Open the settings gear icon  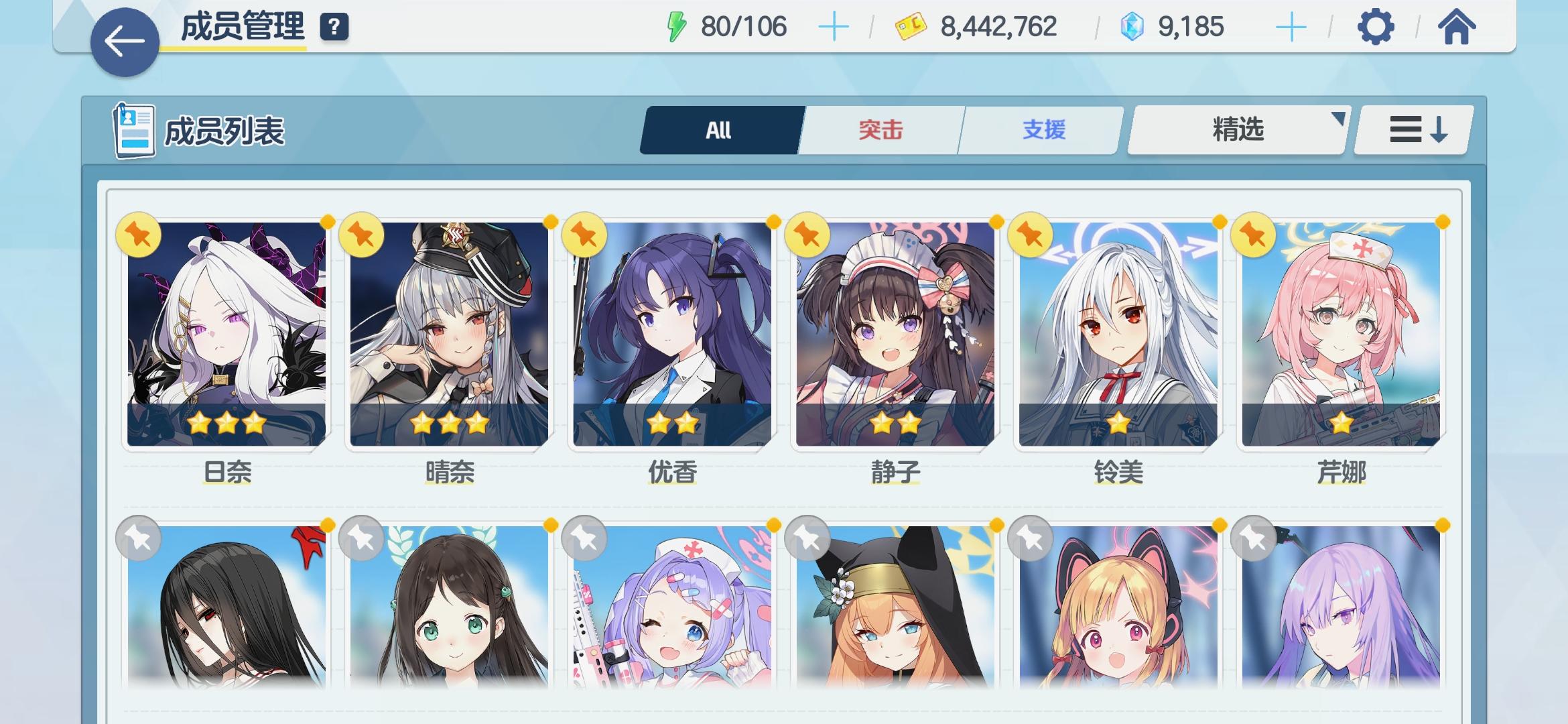click(x=1376, y=28)
